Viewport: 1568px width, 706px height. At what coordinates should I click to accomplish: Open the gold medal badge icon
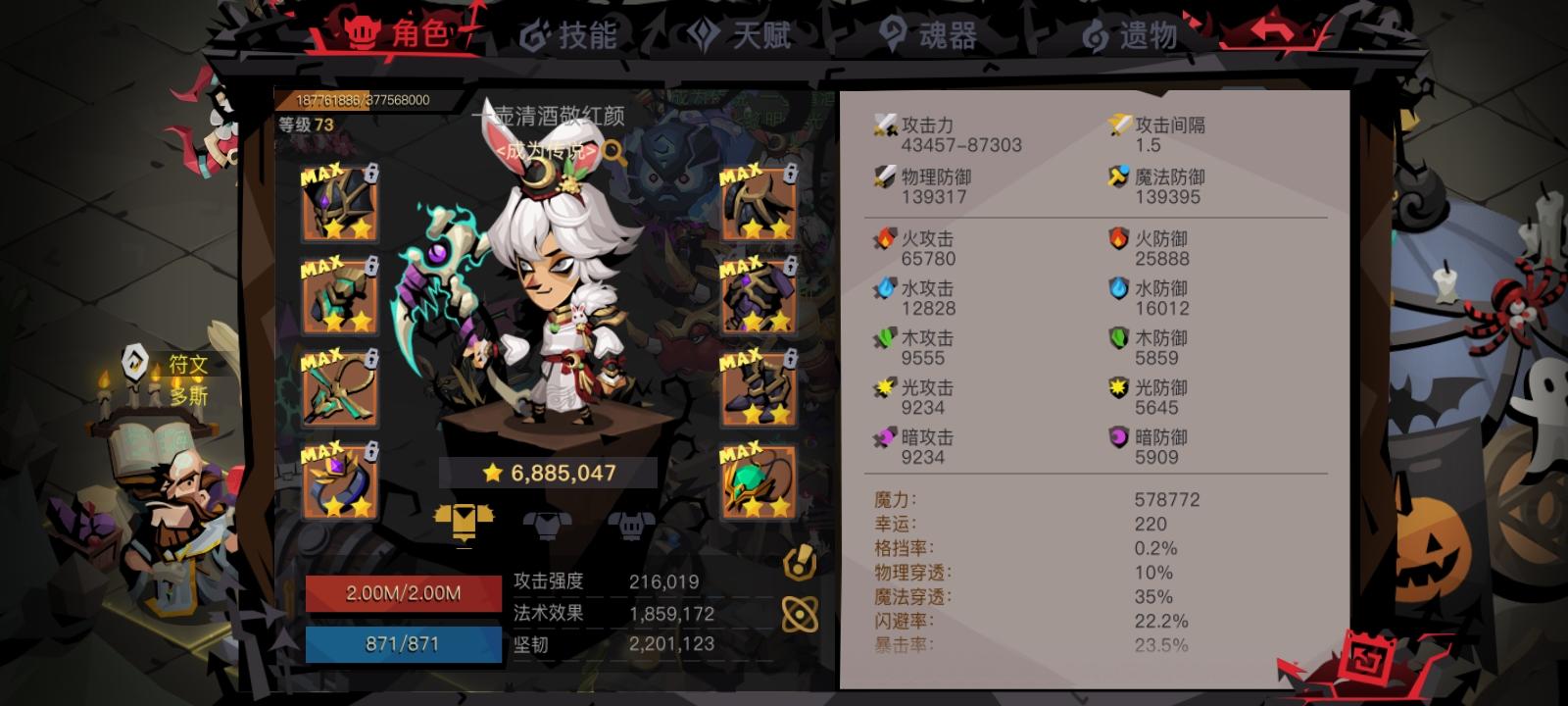pyautogui.click(x=798, y=562)
